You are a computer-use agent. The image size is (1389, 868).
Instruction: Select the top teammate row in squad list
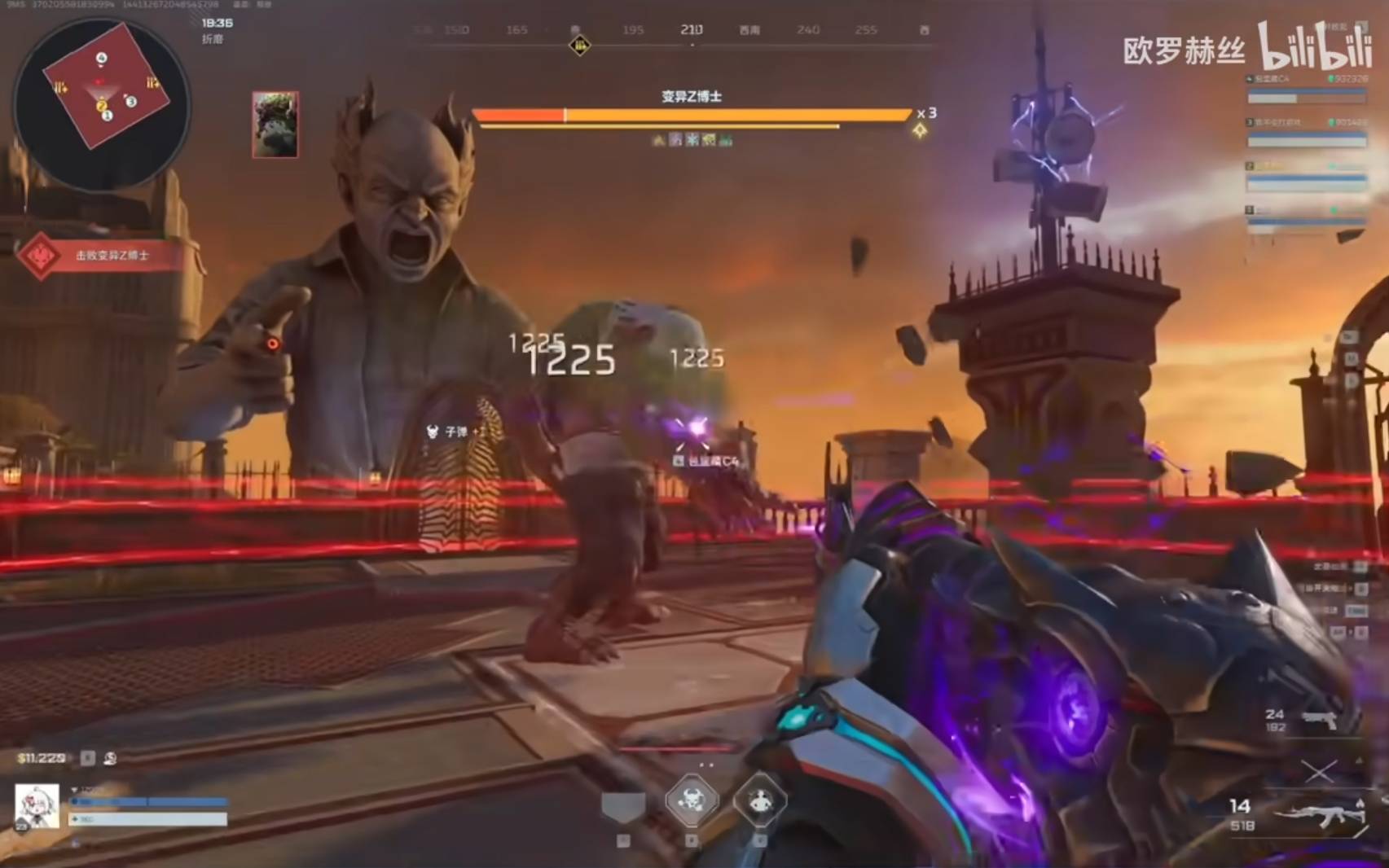(x=1307, y=90)
